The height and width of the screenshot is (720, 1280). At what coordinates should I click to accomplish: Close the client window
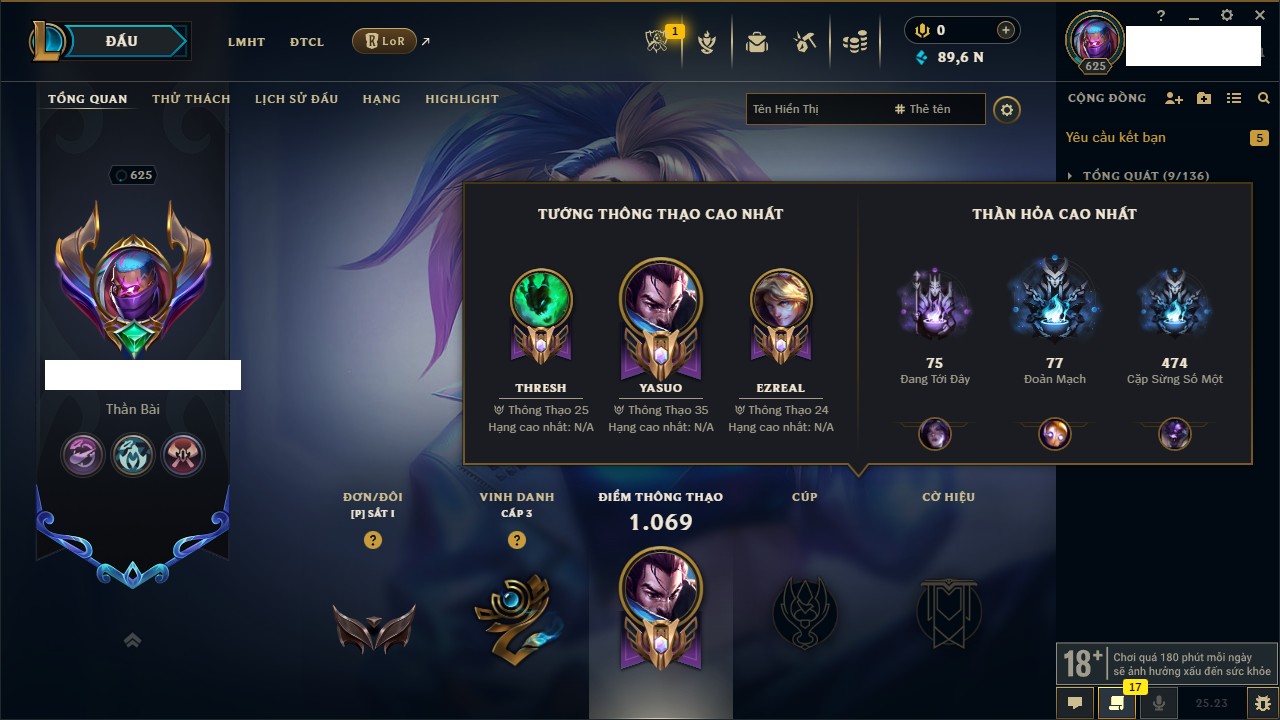point(1257,15)
